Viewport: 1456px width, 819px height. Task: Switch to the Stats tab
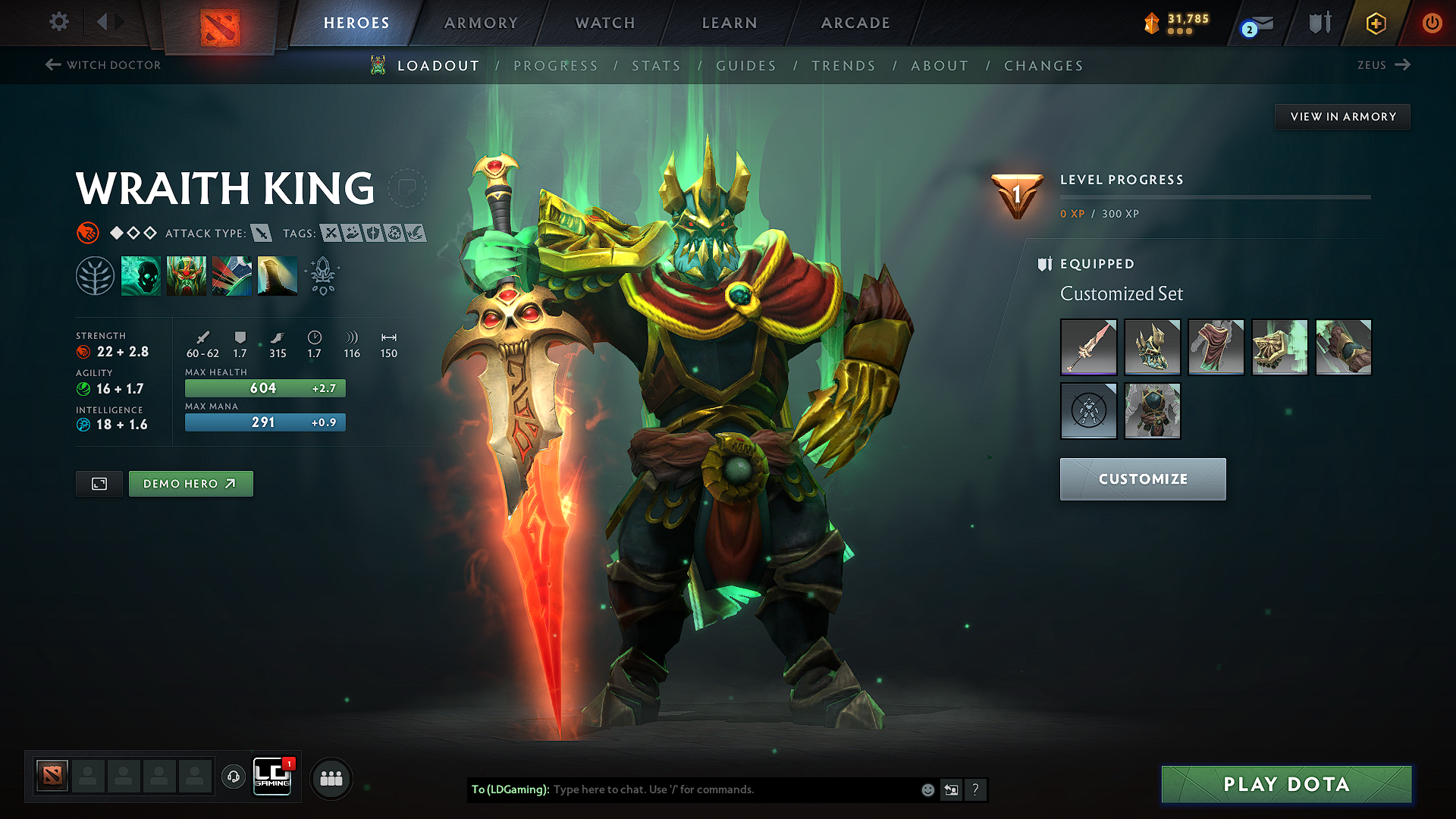[657, 66]
